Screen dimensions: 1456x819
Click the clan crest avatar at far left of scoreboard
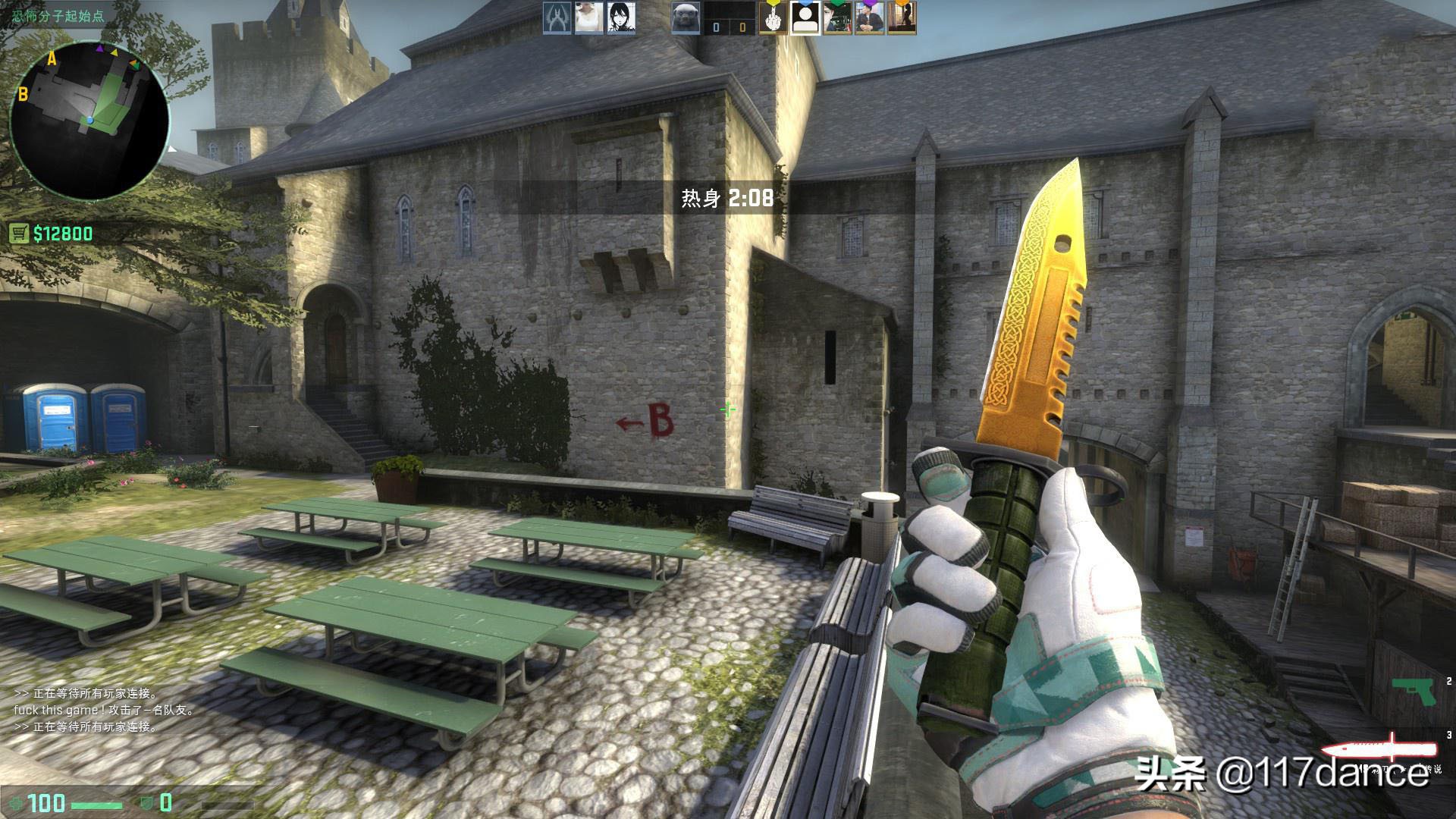[x=558, y=20]
